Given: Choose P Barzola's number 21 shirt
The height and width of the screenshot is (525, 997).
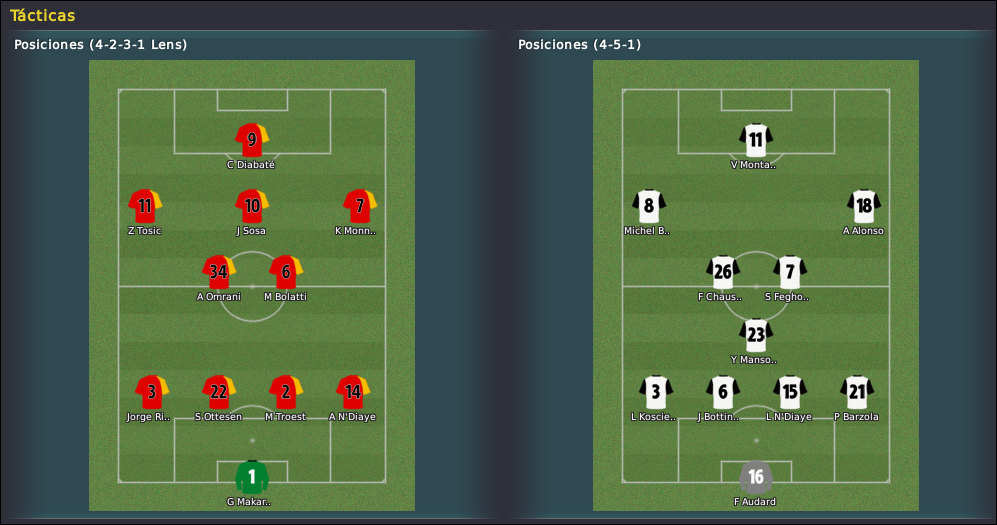Looking at the screenshot, I should tap(857, 392).
